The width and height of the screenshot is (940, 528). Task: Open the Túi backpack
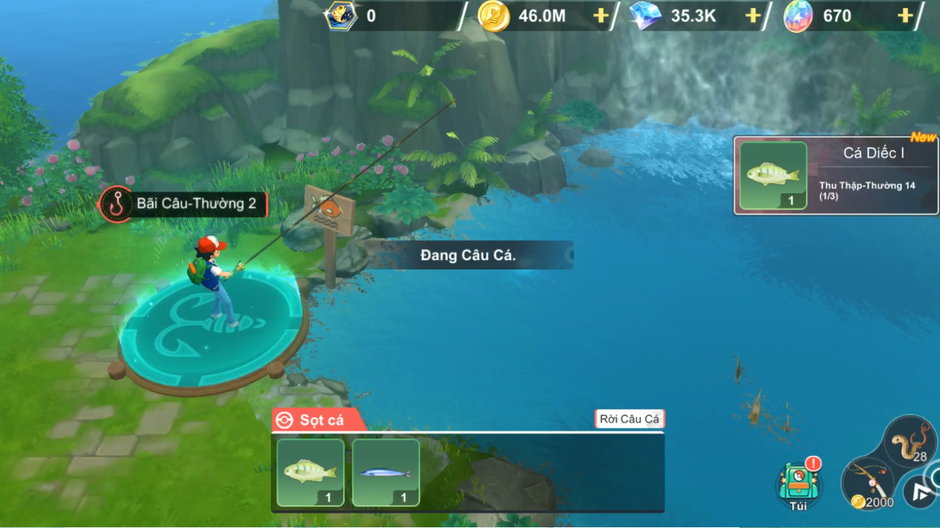click(797, 485)
